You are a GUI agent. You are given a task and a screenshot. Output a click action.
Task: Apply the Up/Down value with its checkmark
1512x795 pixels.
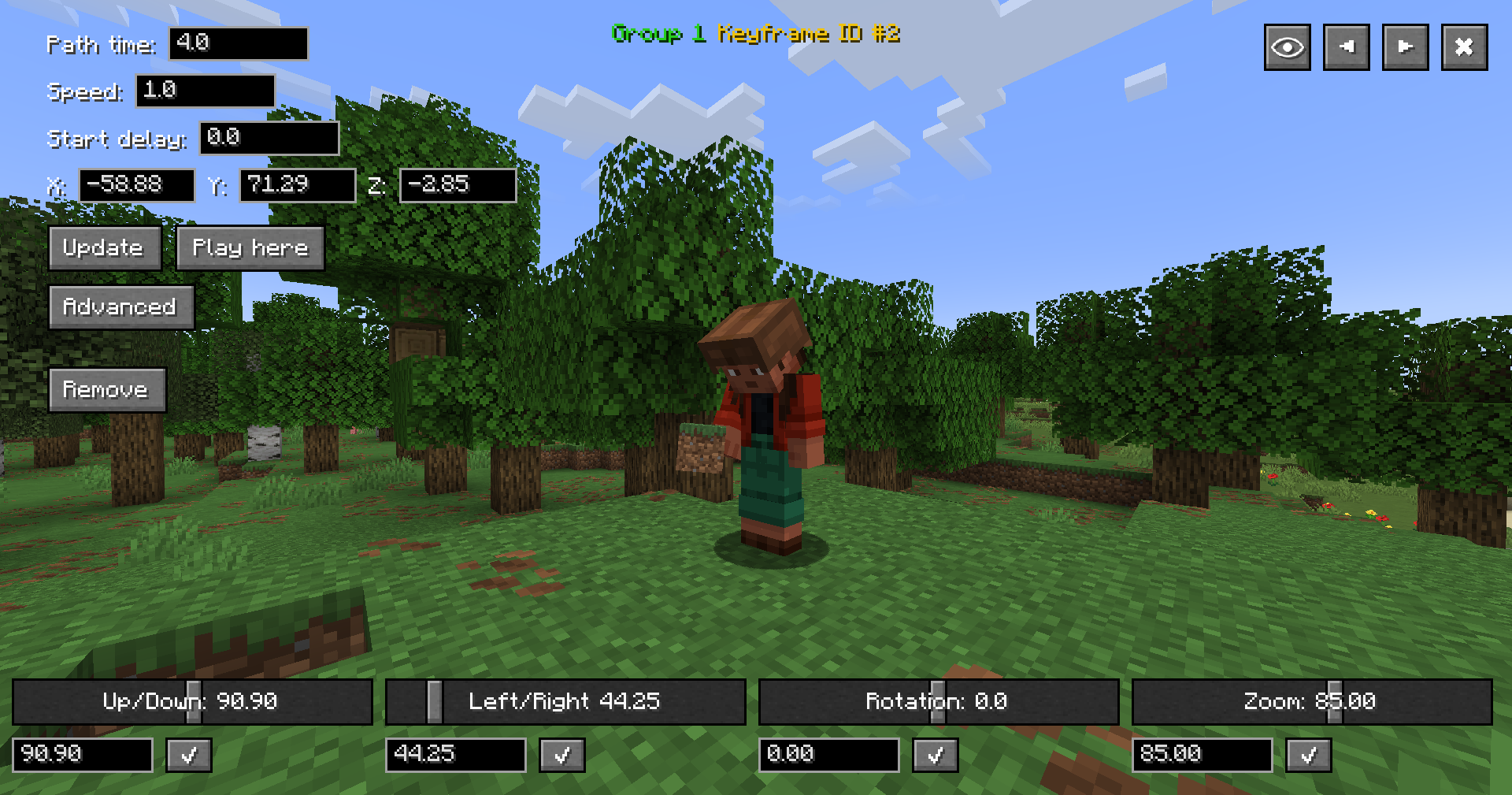pyautogui.click(x=188, y=755)
